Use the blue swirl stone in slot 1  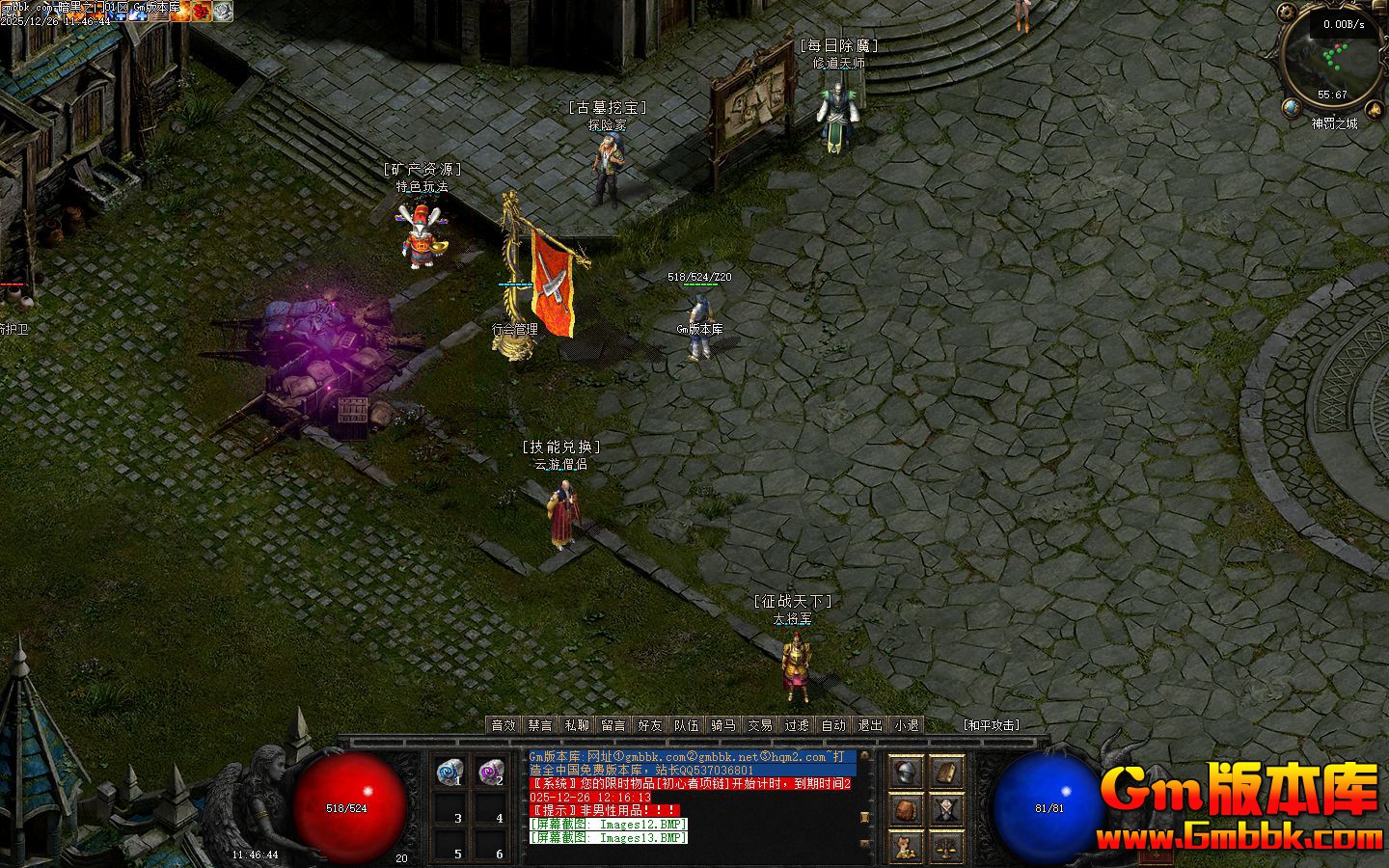tap(449, 773)
